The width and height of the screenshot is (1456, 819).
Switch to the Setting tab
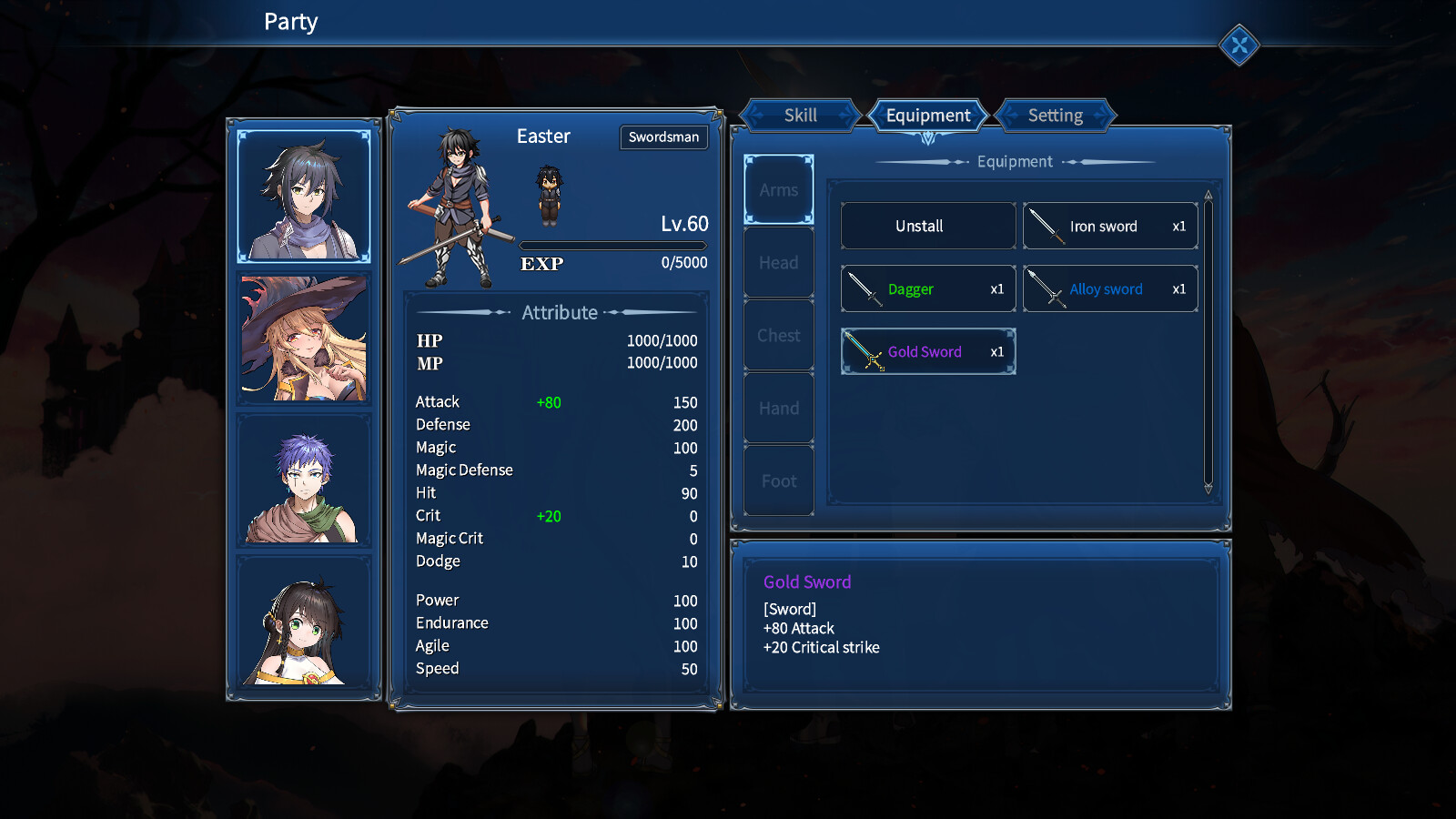click(x=1056, y=116)
